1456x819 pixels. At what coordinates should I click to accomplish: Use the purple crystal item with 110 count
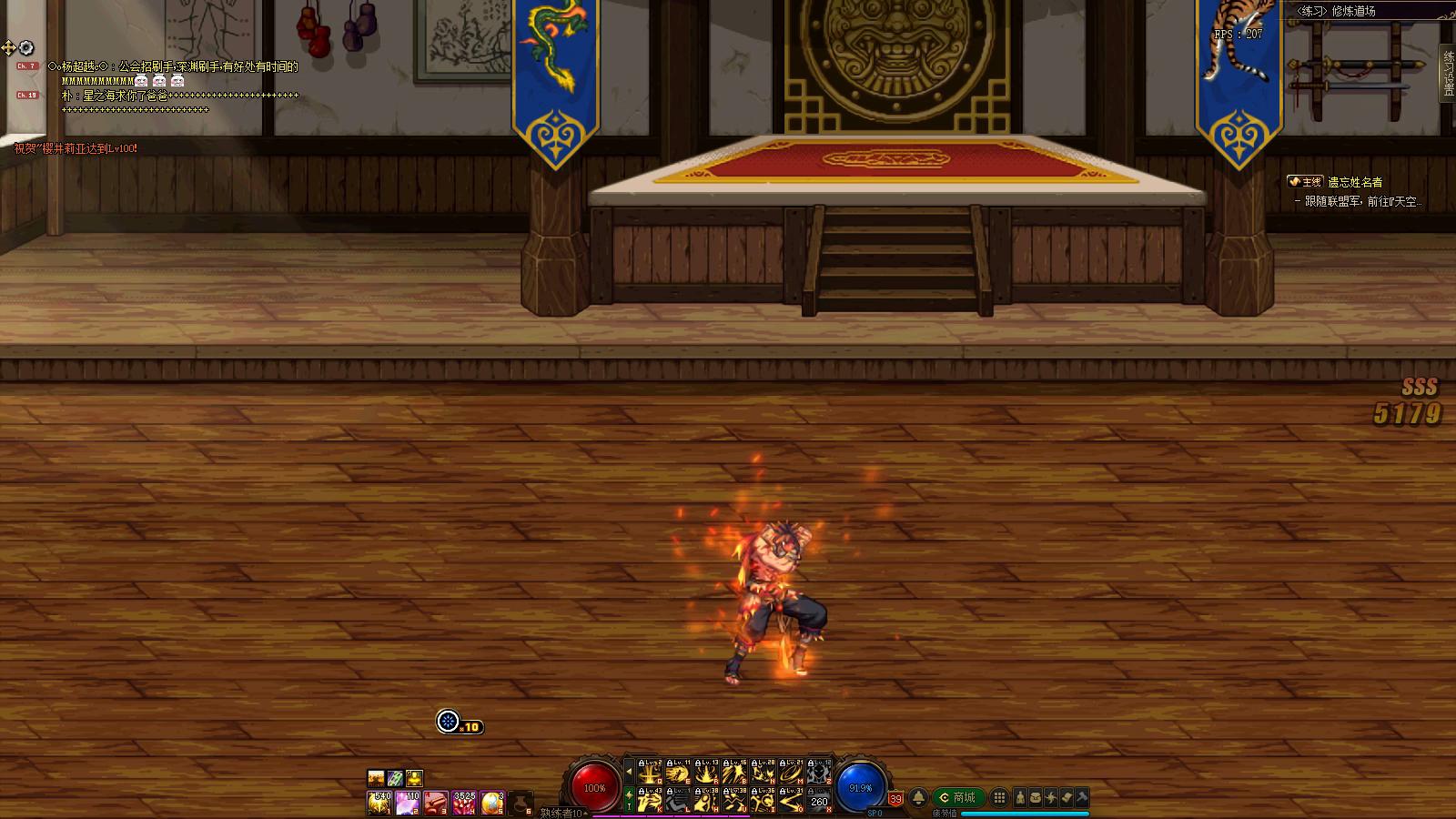[408, 803]
